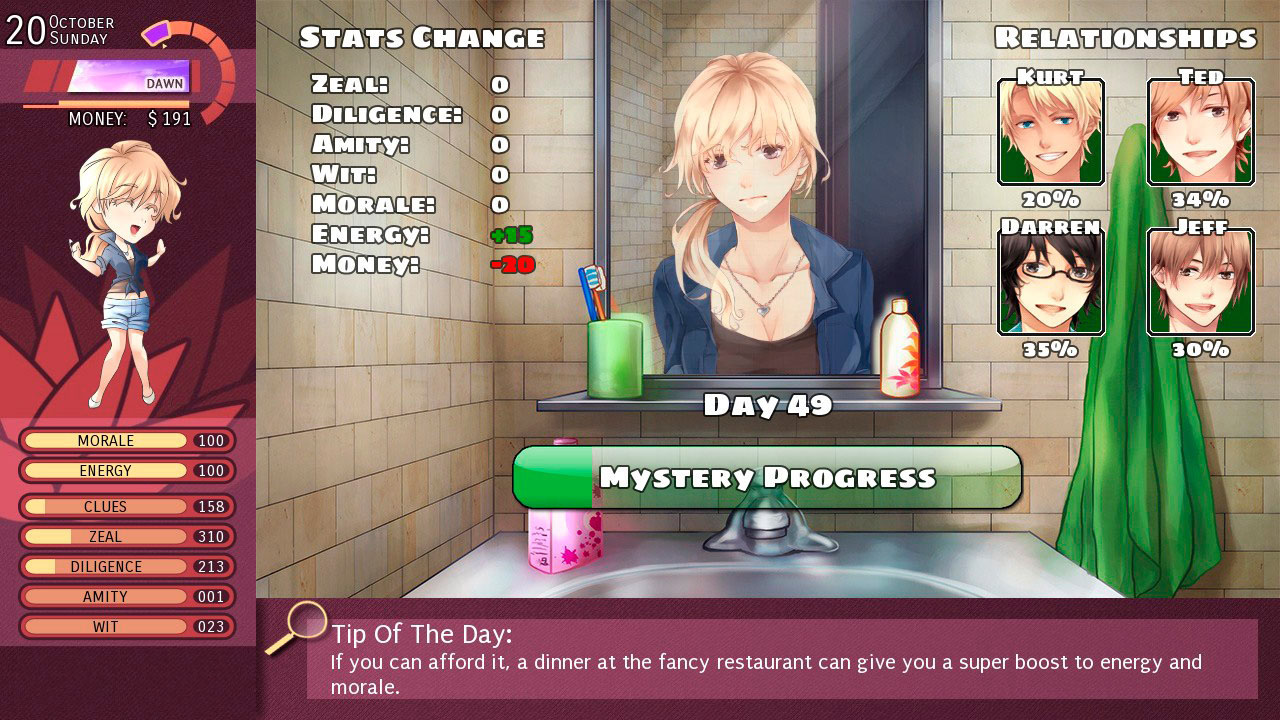Expand the Relationships panel
Image resolution: width=1280 pixels, height=720 pixels.
(1124, 37)
